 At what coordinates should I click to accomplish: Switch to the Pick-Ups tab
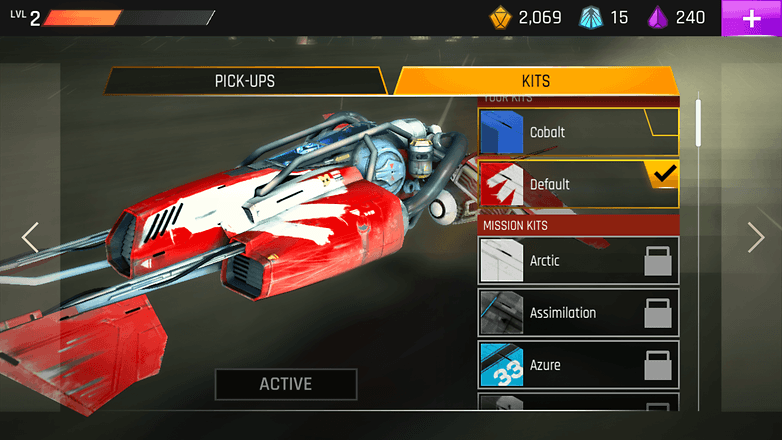[244, 81]
